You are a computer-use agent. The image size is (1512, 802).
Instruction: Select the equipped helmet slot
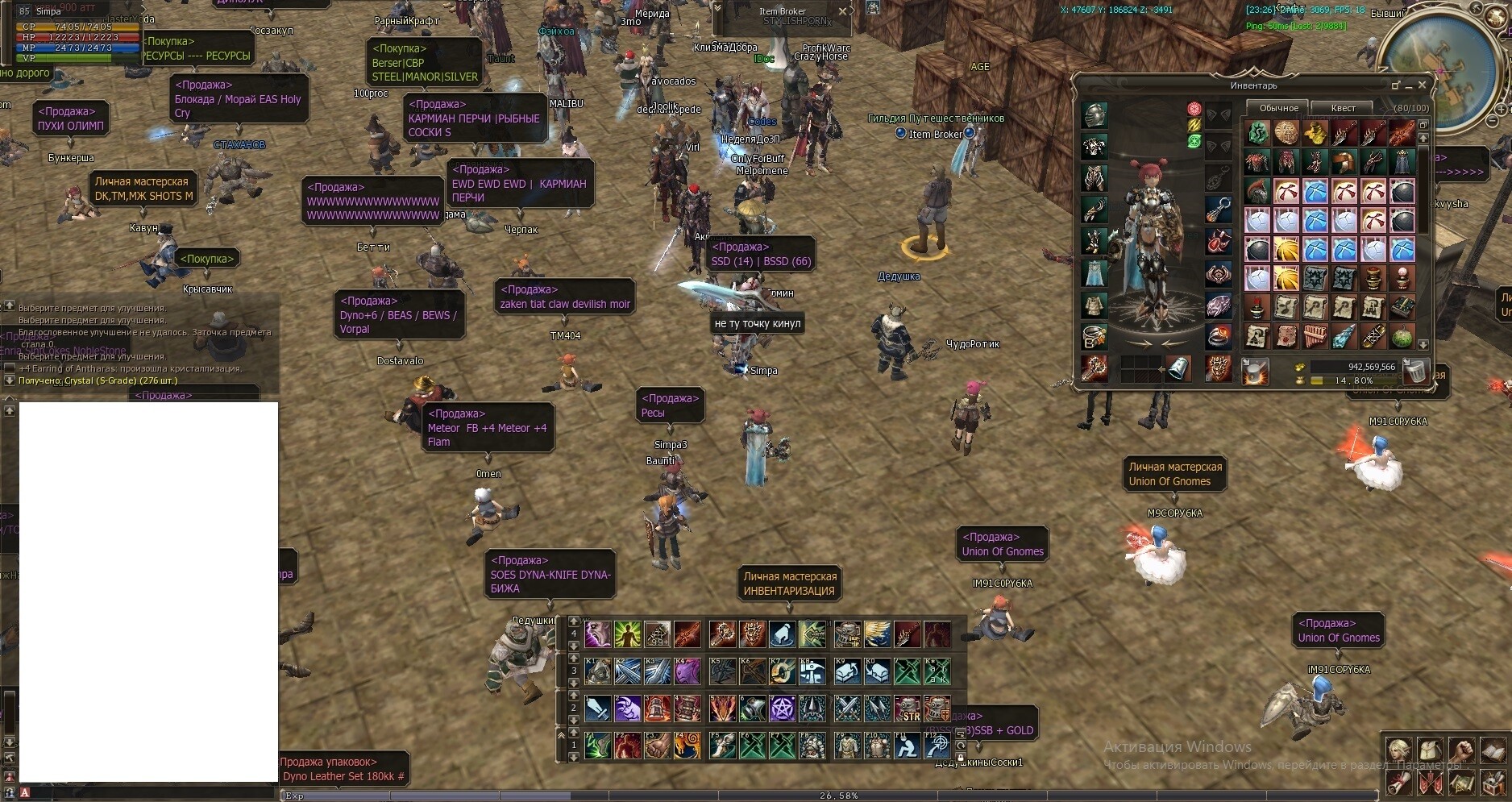point(1095,115)
